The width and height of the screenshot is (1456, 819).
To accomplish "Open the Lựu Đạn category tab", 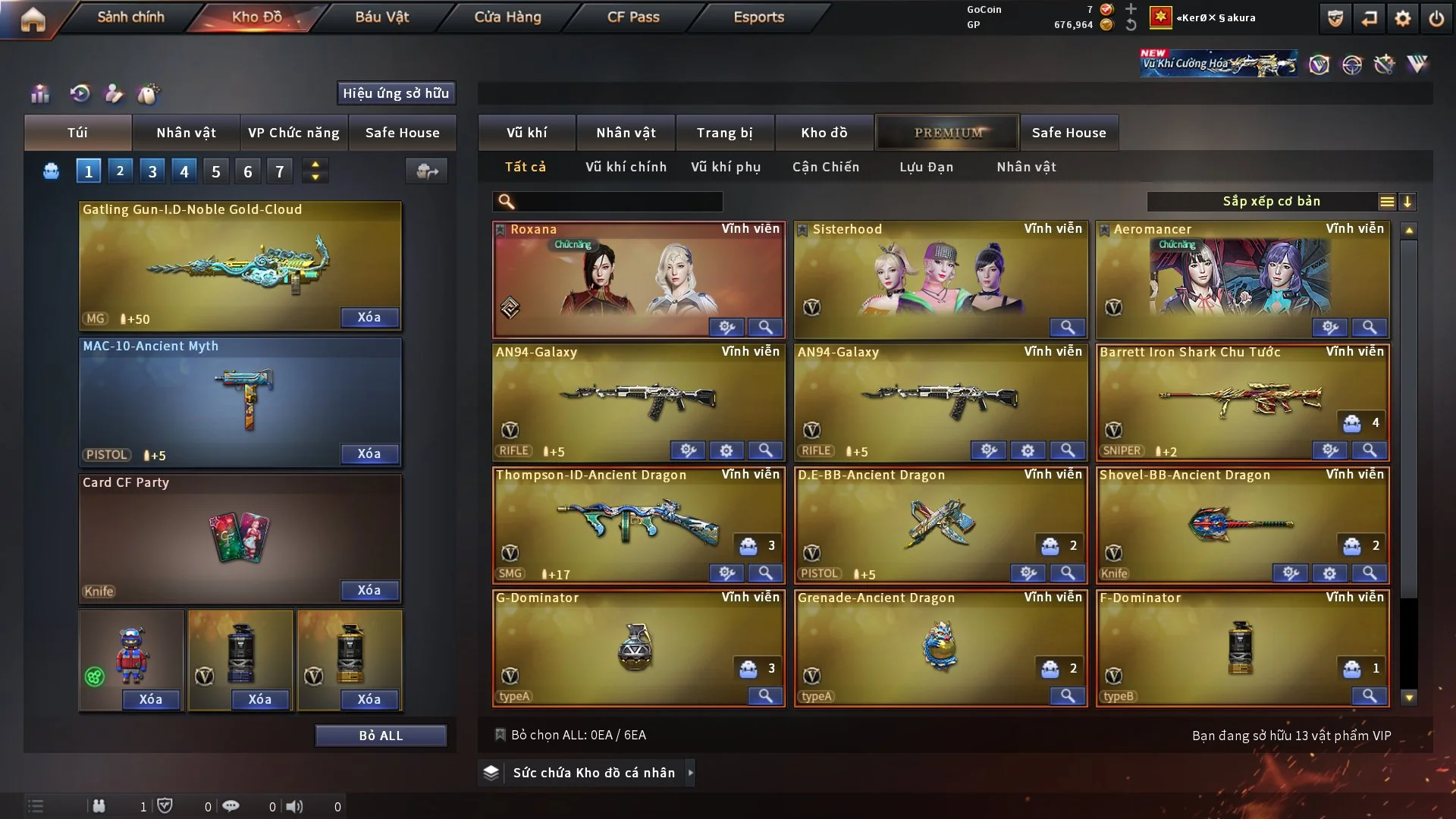I will (x=928, y=167).
